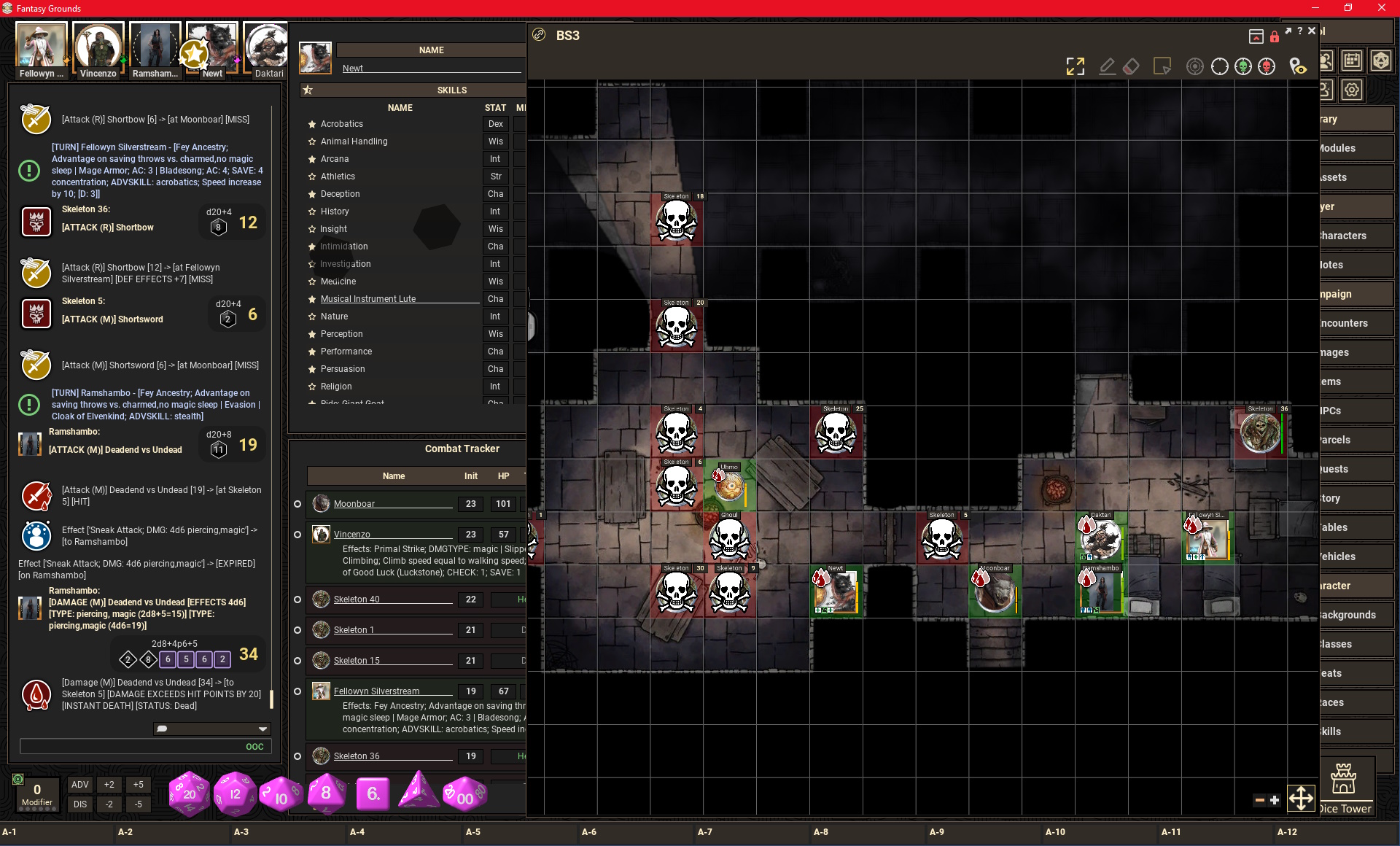The height and width of the screenshot is (846, 1400).
Task: Select Fellowyn's character portrait
Action: point(42,47)
